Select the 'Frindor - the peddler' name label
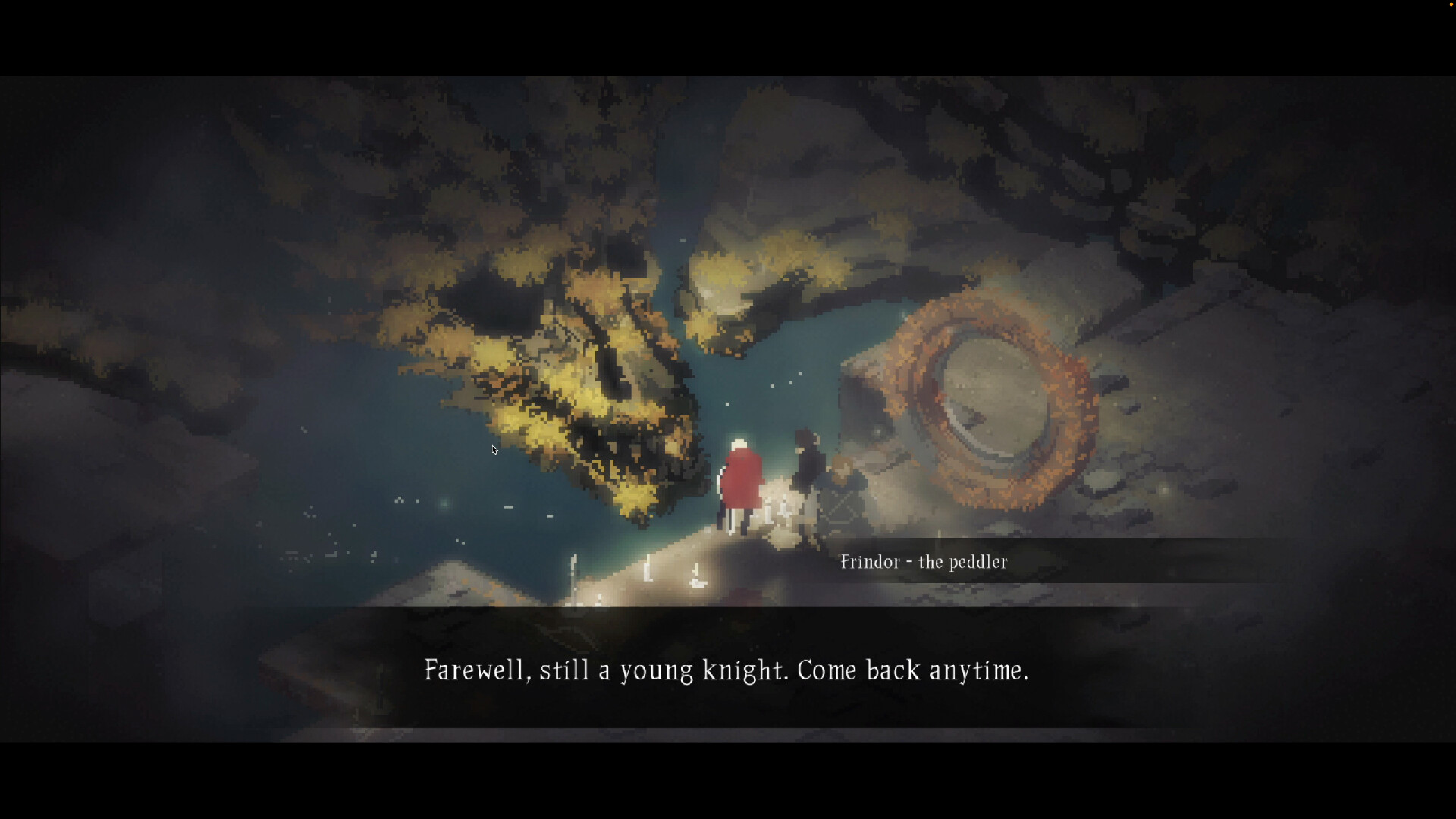Viewport: 1456px width, 819px height. [924, 562]
